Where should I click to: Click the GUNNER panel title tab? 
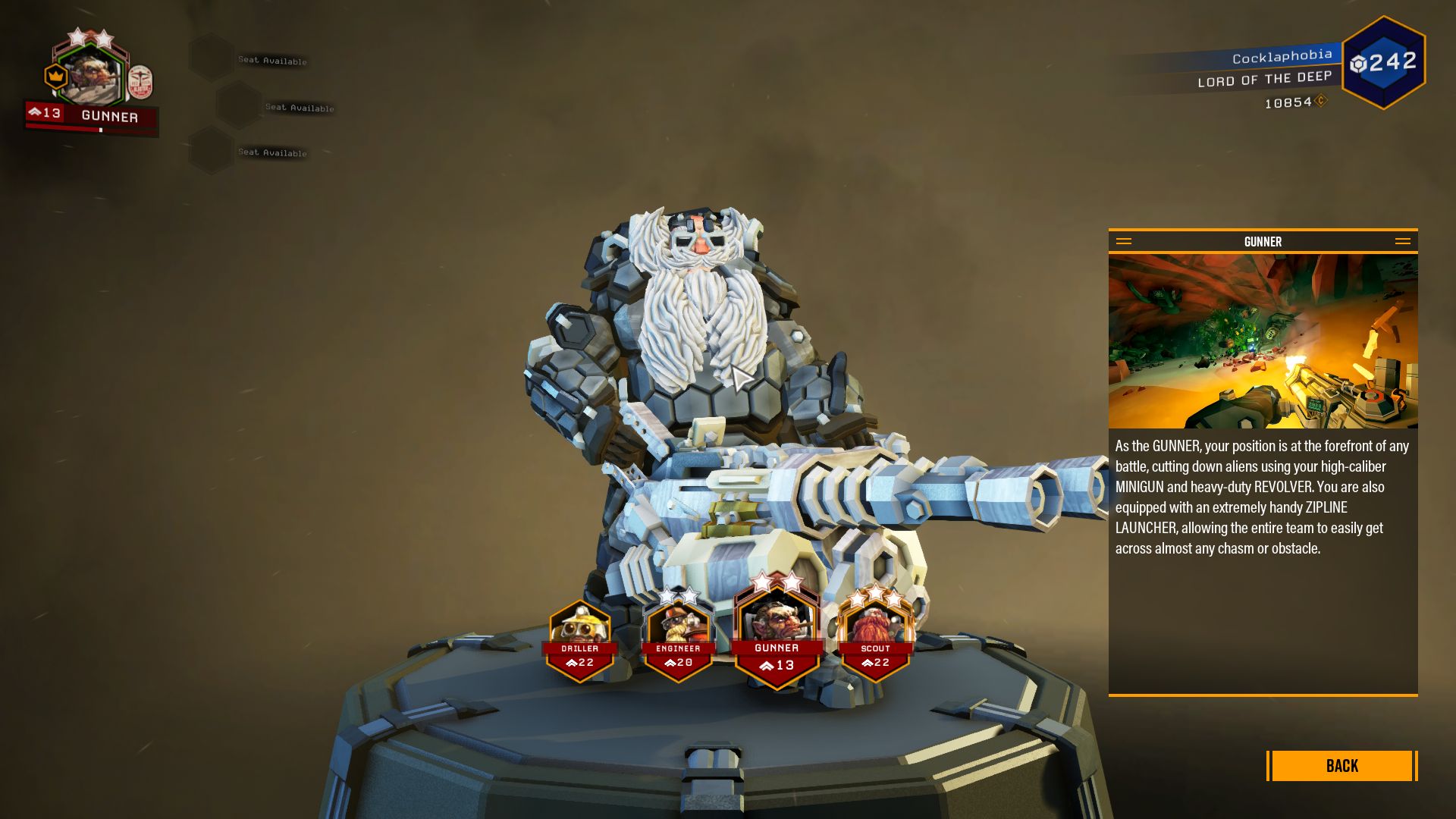click(x=1263, y=241)
